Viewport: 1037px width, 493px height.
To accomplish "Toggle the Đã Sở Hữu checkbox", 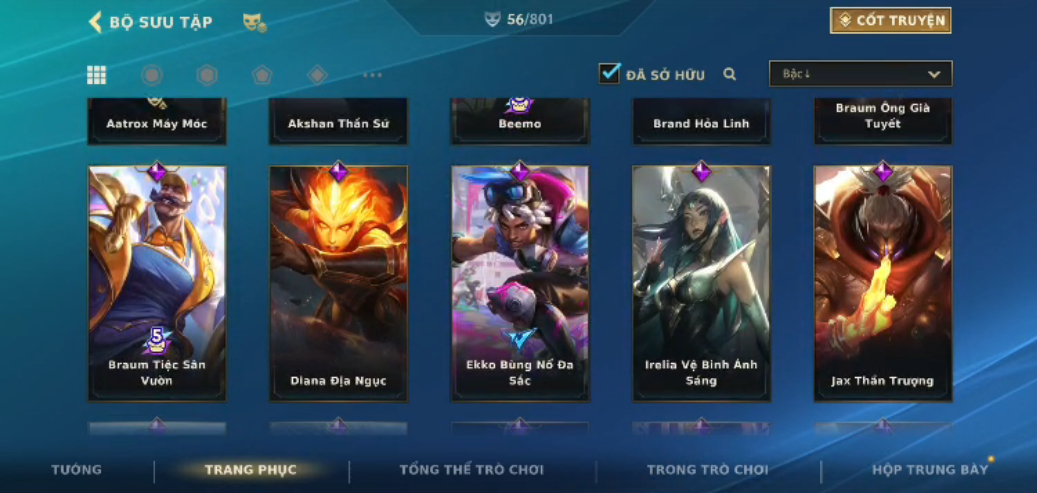I will click(609, 73).
